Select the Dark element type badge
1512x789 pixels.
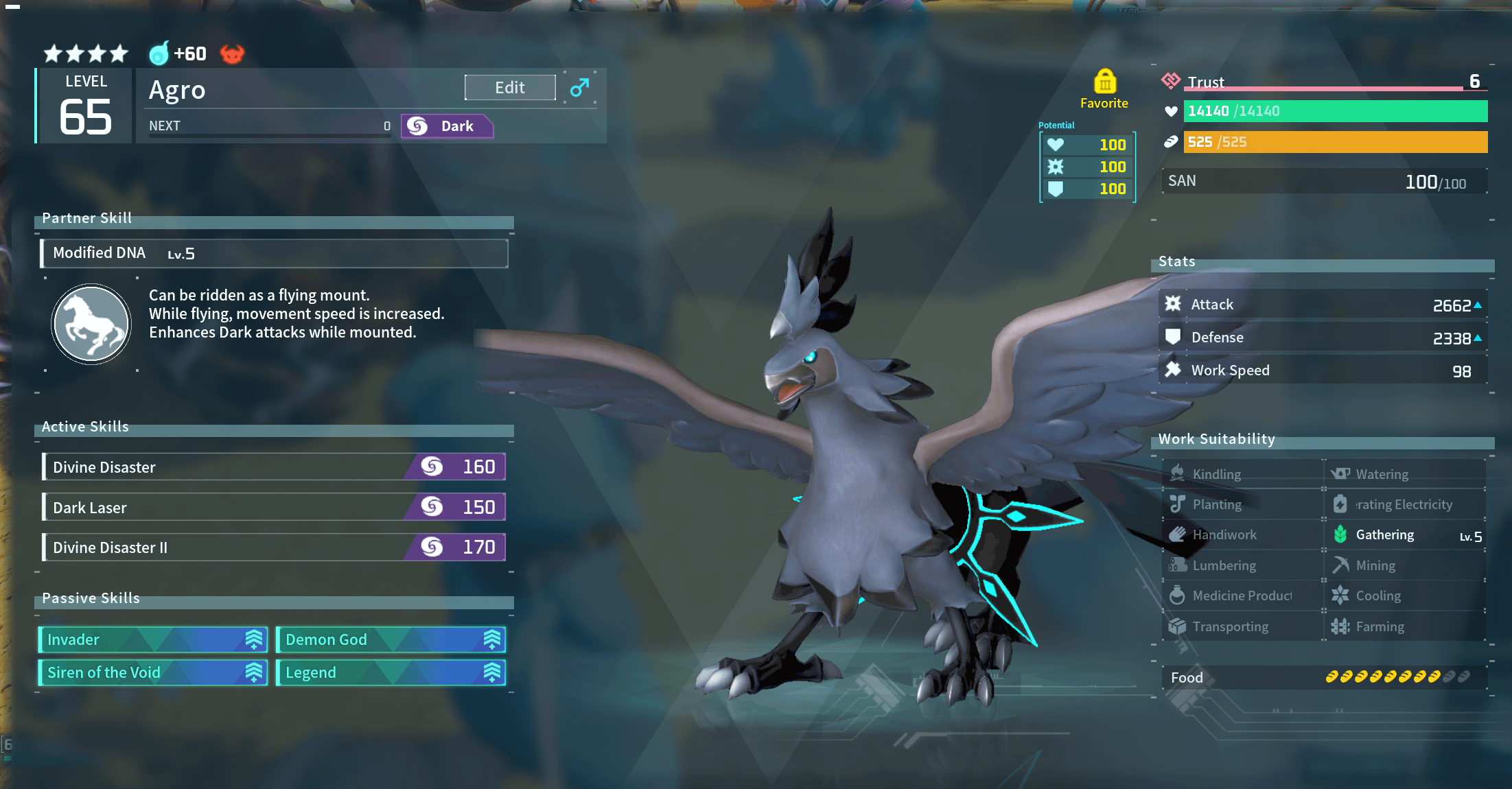point(447,126)
